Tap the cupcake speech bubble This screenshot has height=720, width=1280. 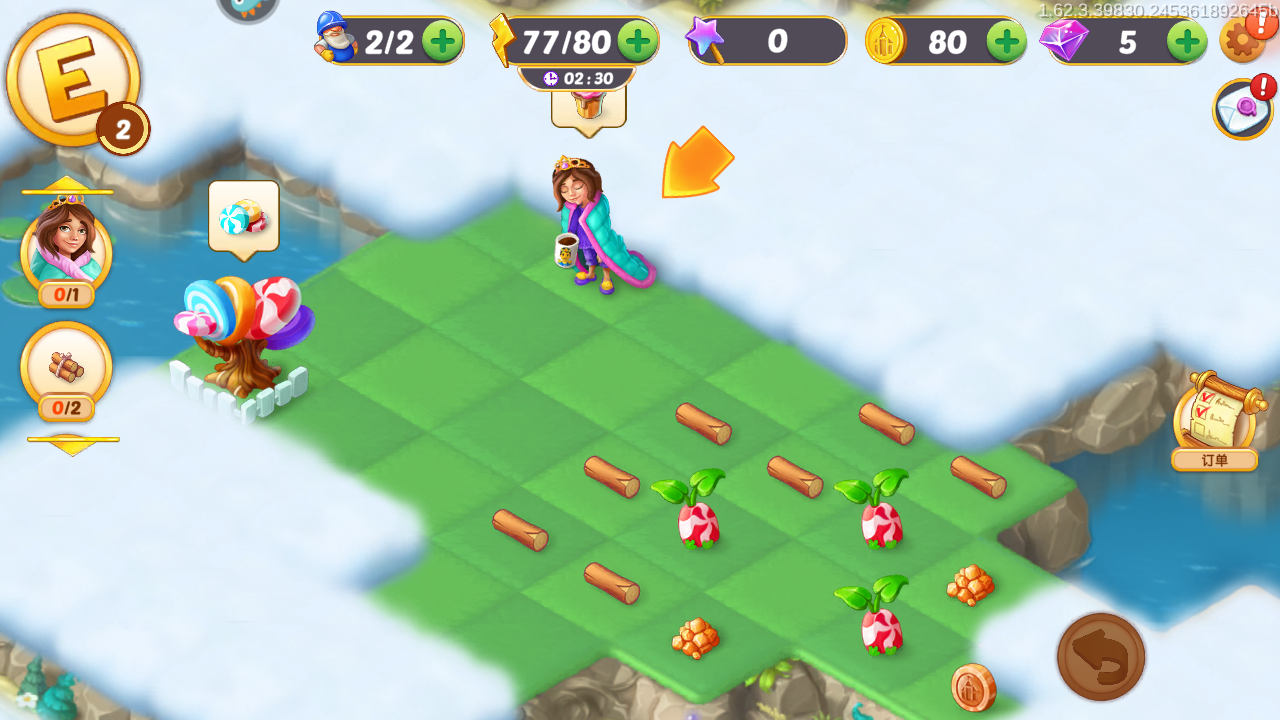click(x=588, y=104)
